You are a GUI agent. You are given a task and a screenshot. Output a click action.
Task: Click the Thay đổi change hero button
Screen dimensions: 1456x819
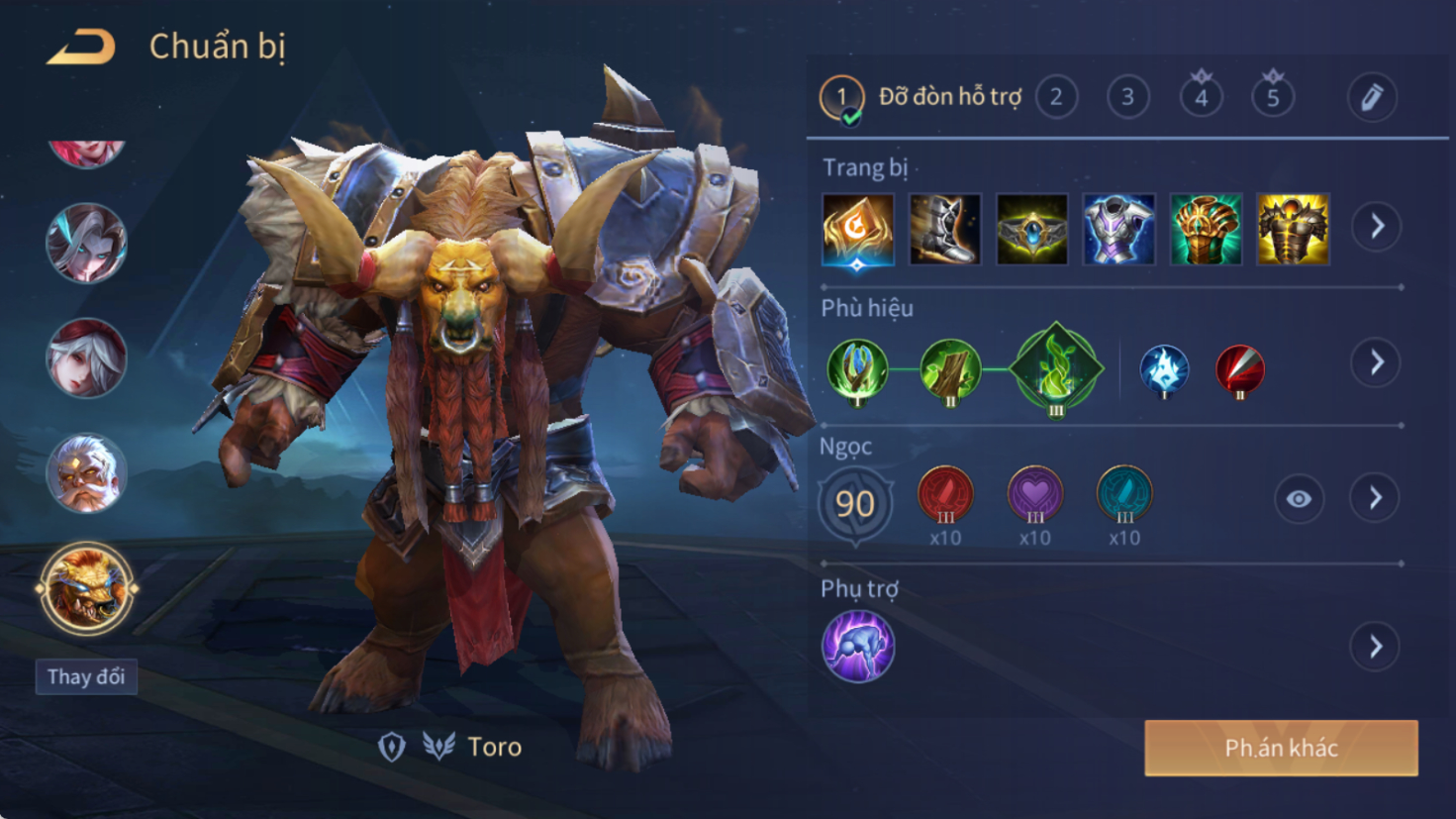coord(86,677)
